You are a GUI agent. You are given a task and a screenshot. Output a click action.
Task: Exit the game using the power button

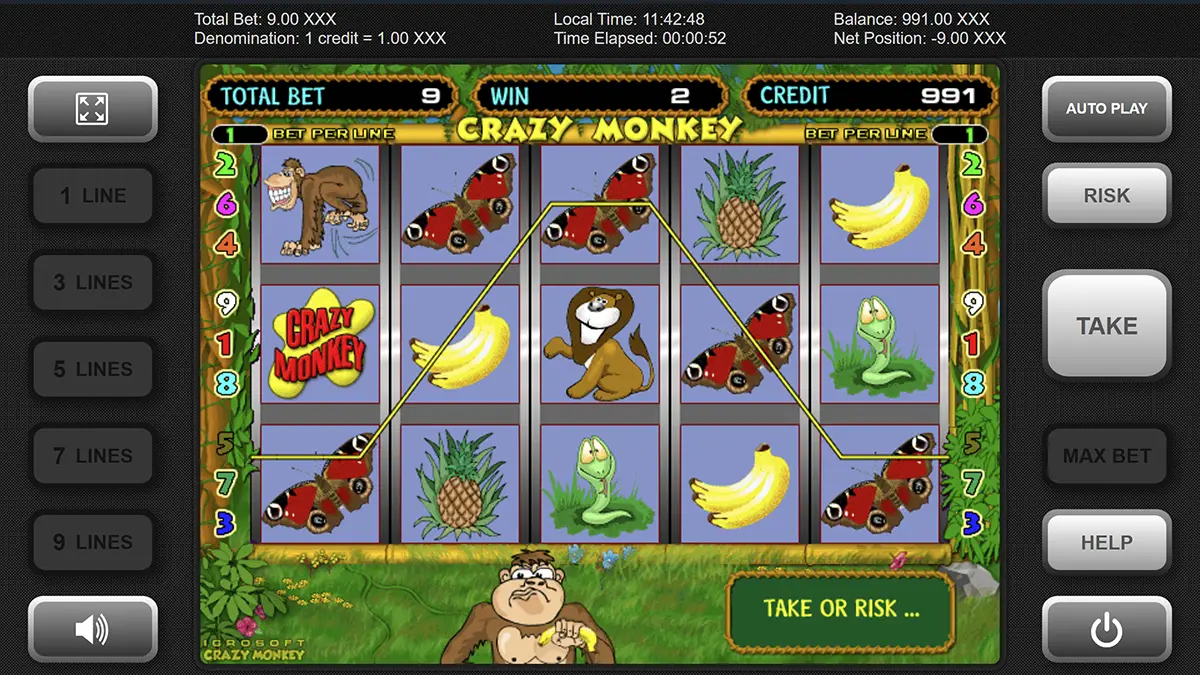coord(1106,629)
